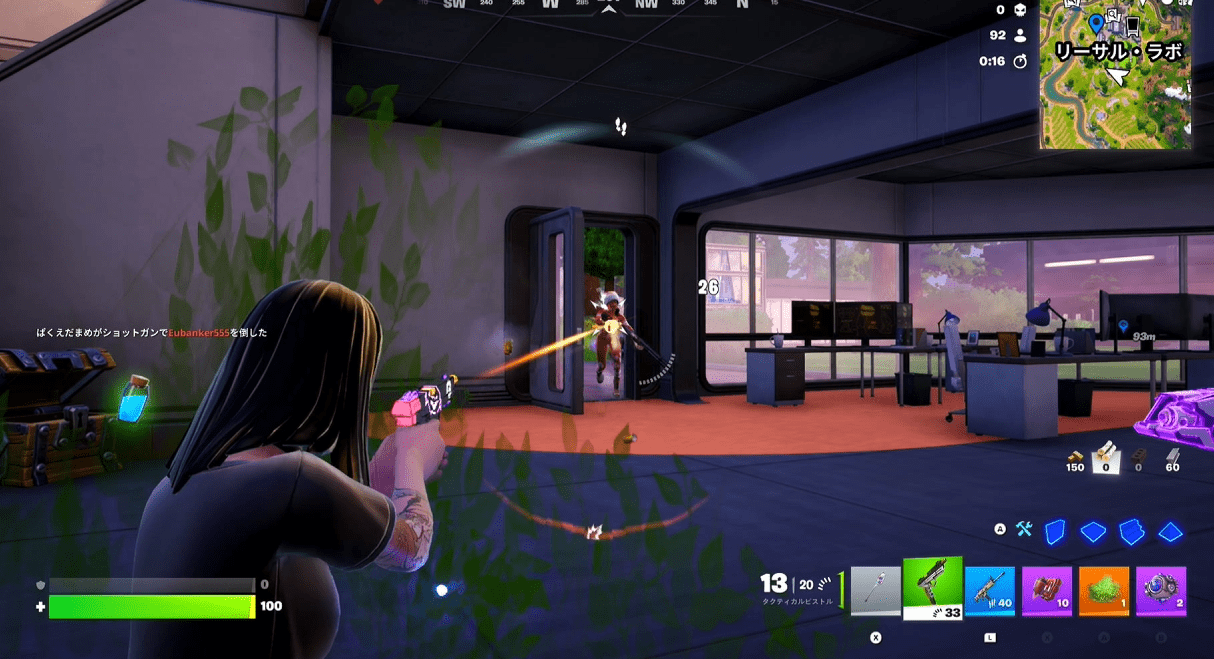The height and width of the screenshot is (659, 1214).
Task: Open the minimap in the corner
Action: click(x=1115, y=75)
